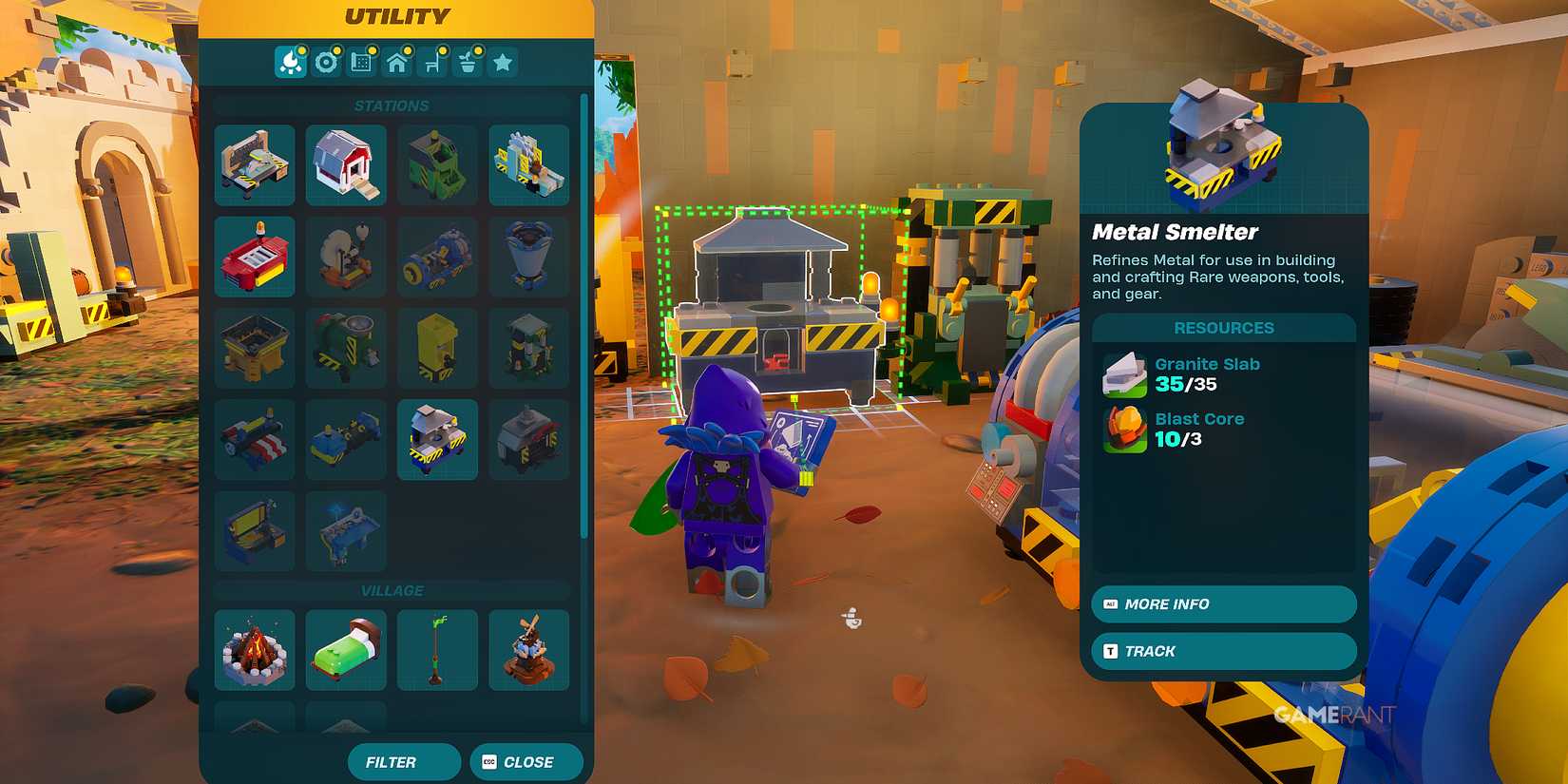Select the highlighted Metal Smelter station thumbnail
1568x784 pixels.
437,439
